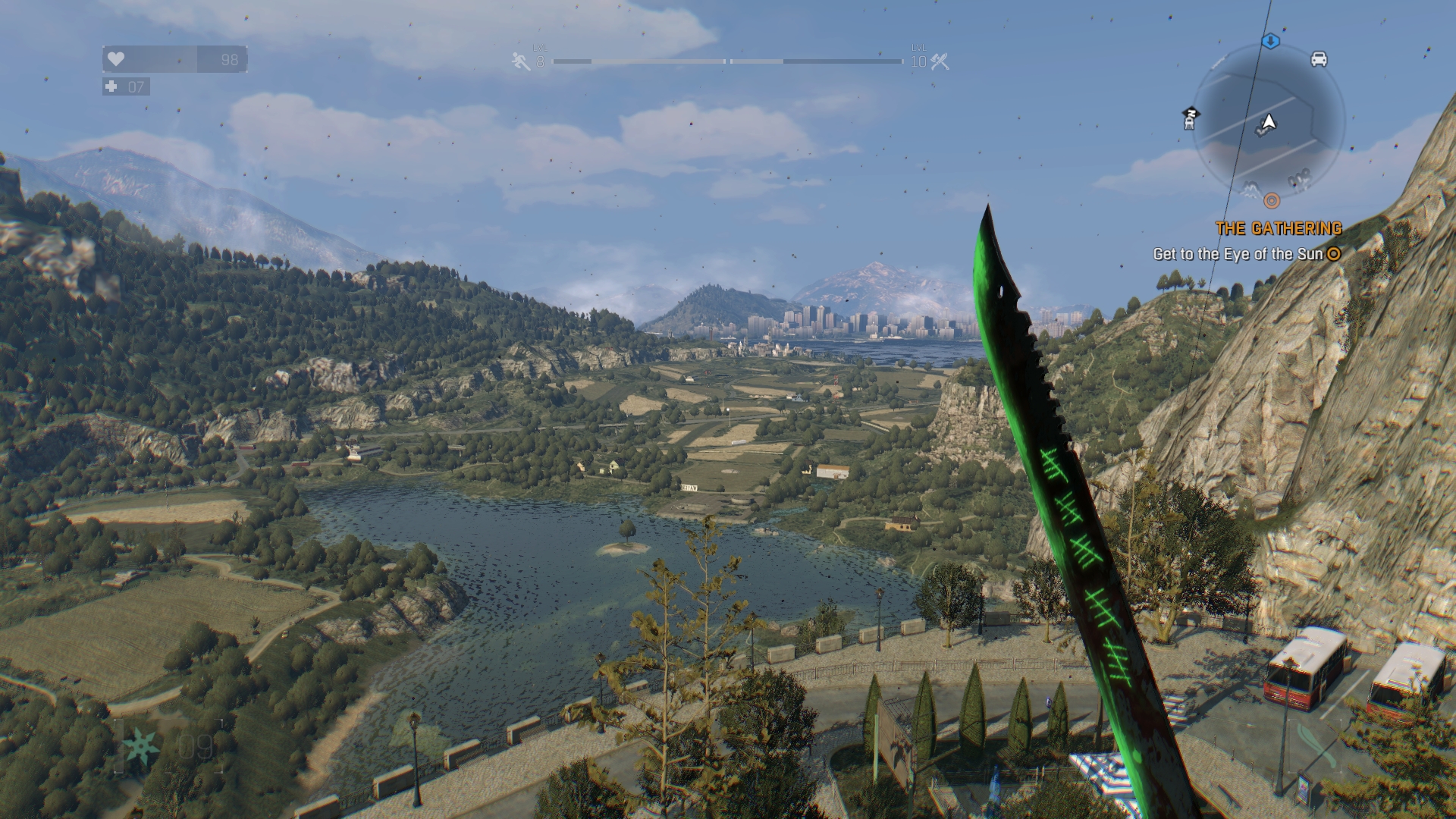Image resolution: width=1456 pixels, height=819 pixels.
Task: Click the orange objective circle below the minimap
Action: pyautogui.click(x=1272, y=201)
